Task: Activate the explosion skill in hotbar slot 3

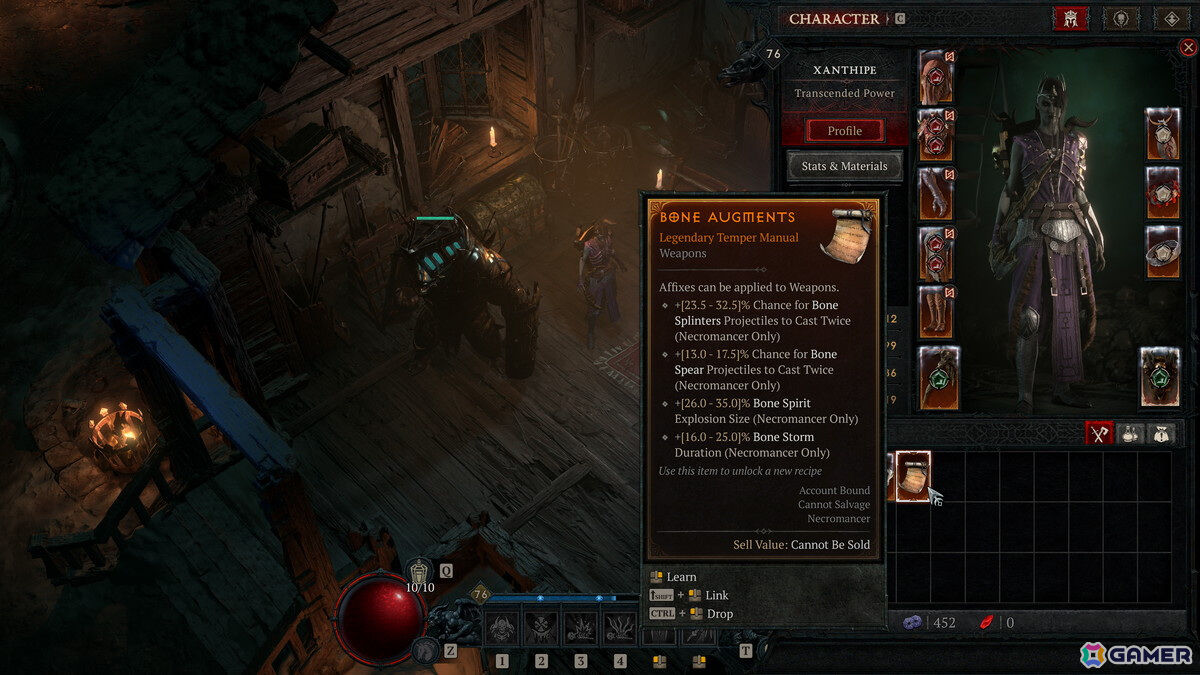Action: [580, 628]
